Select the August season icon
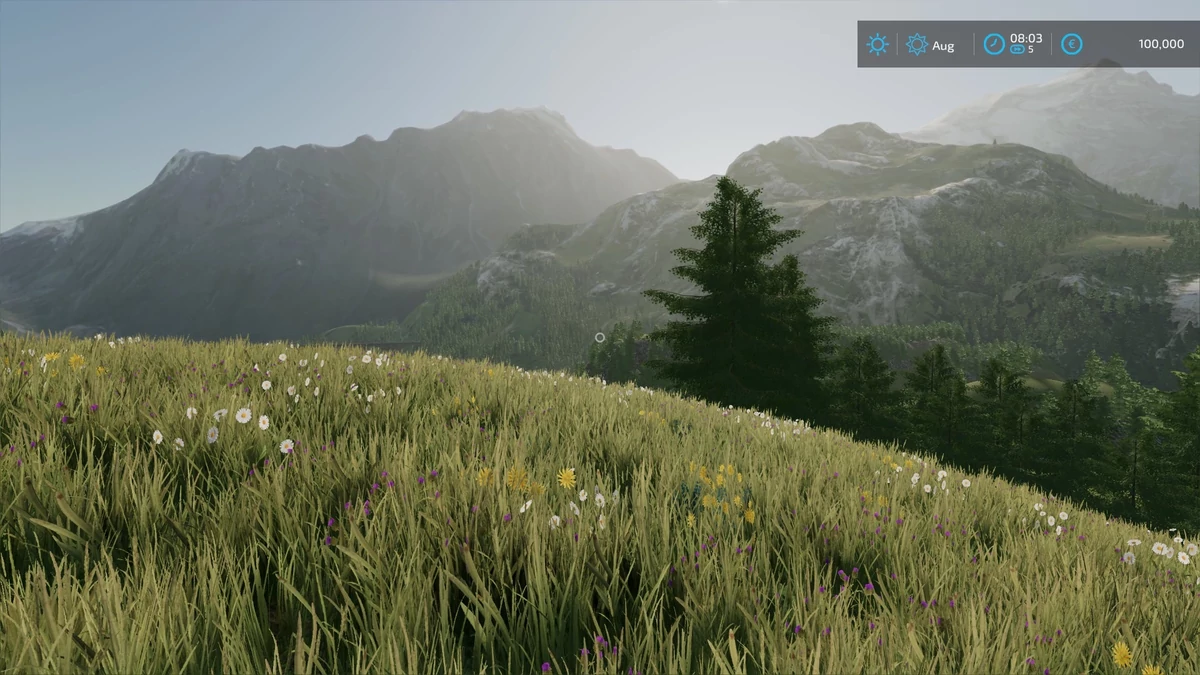This screenshot has width=1200, height=675. pyautogui.click(x=916, y=44)
